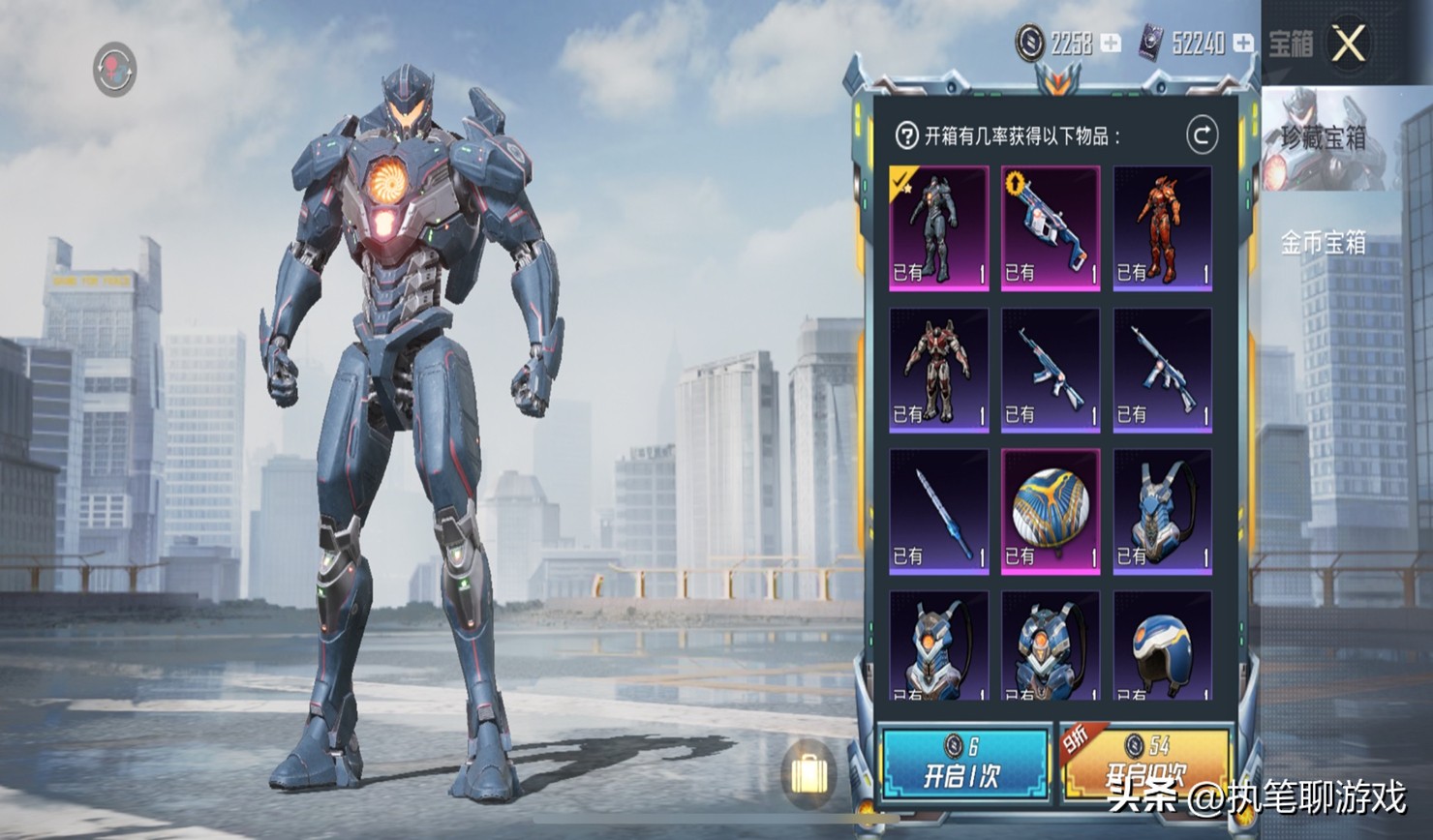Select the orange-red mech skin reward
Screen dimensions: 1433x840
click(x=1162, y=227)
